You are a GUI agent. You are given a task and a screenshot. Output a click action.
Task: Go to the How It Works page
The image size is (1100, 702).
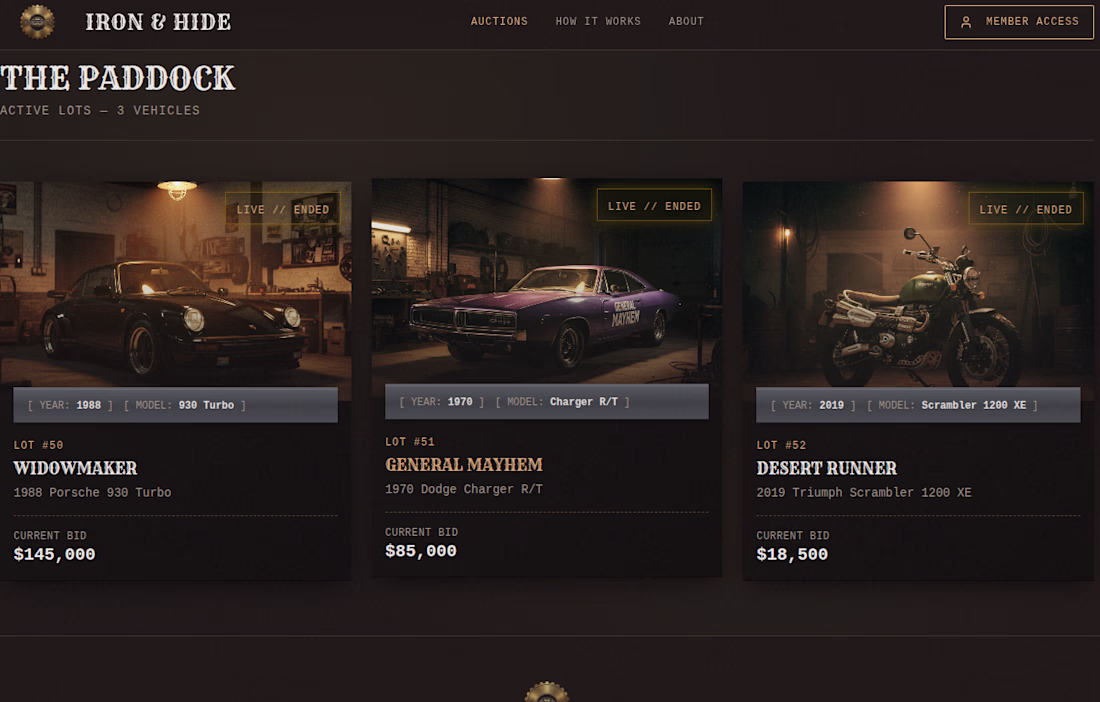tap(598, 21)
